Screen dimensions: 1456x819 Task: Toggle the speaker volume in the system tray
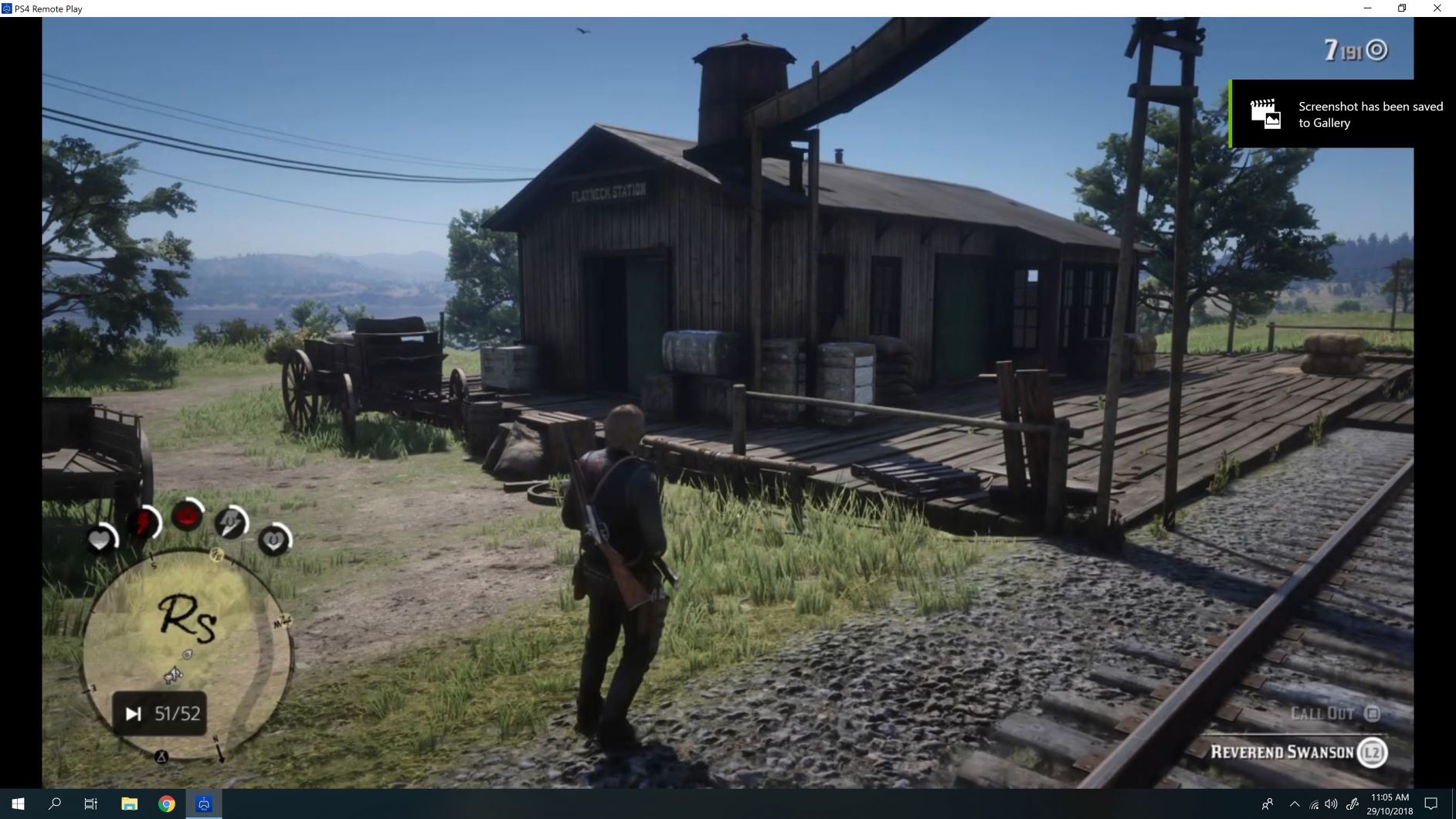point(1331,804)
